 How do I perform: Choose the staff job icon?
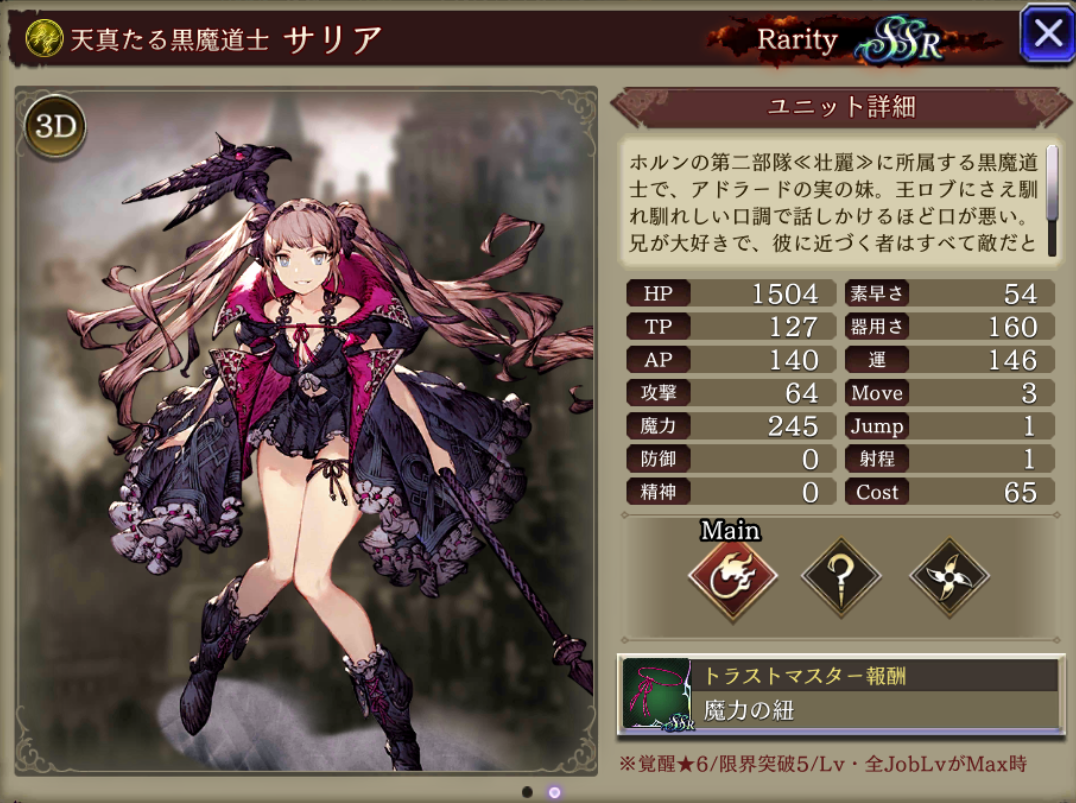click(841, 576)
